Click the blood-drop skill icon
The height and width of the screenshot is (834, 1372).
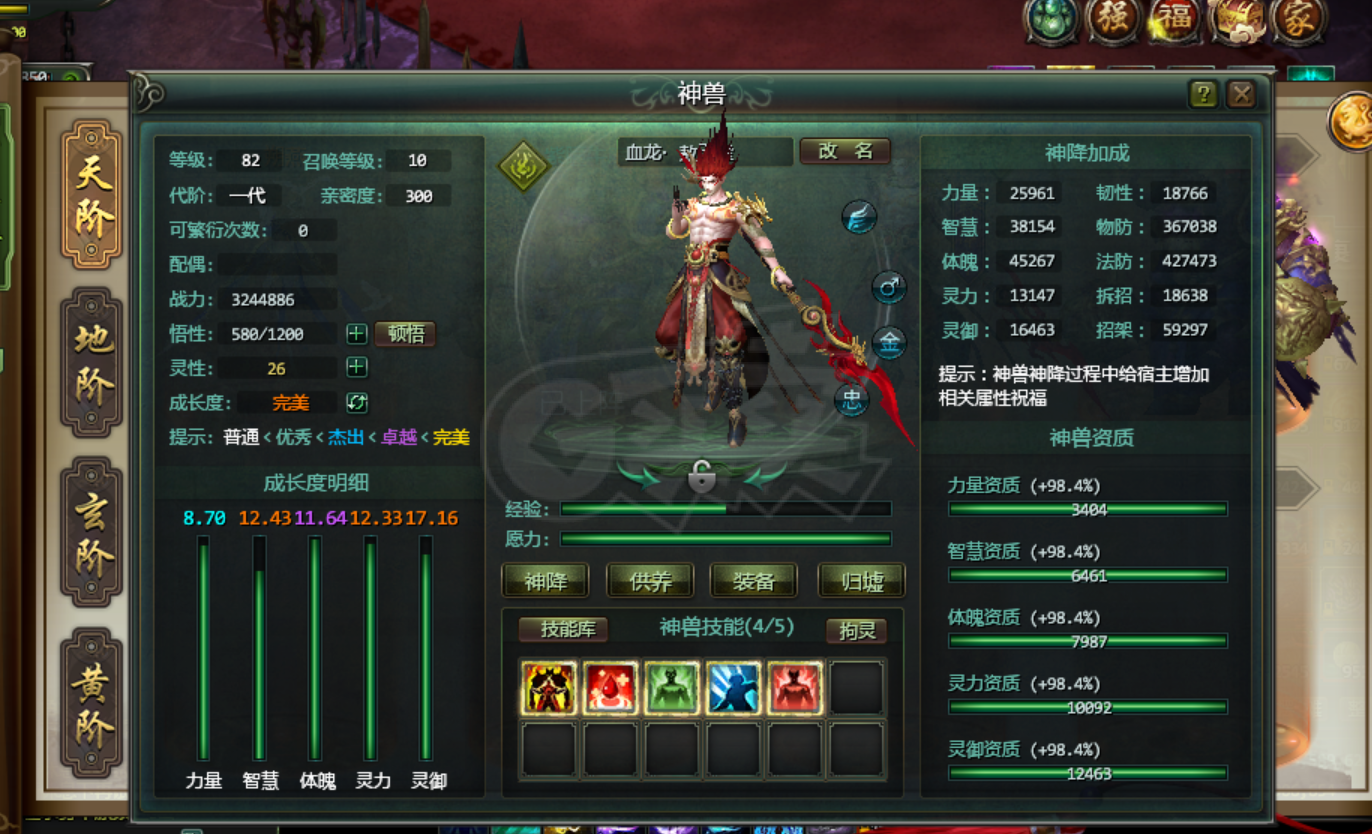tap(608, 687)
